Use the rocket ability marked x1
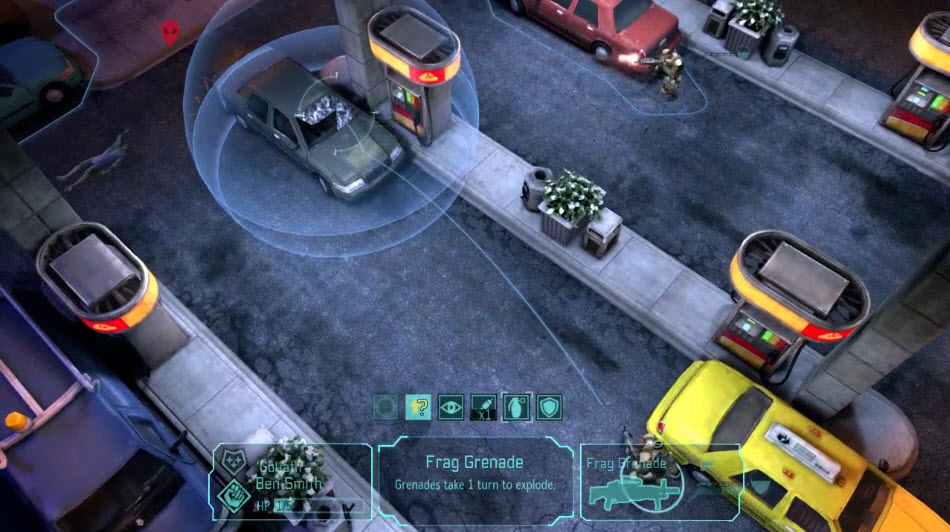950x532 pixels. [483, 407]
